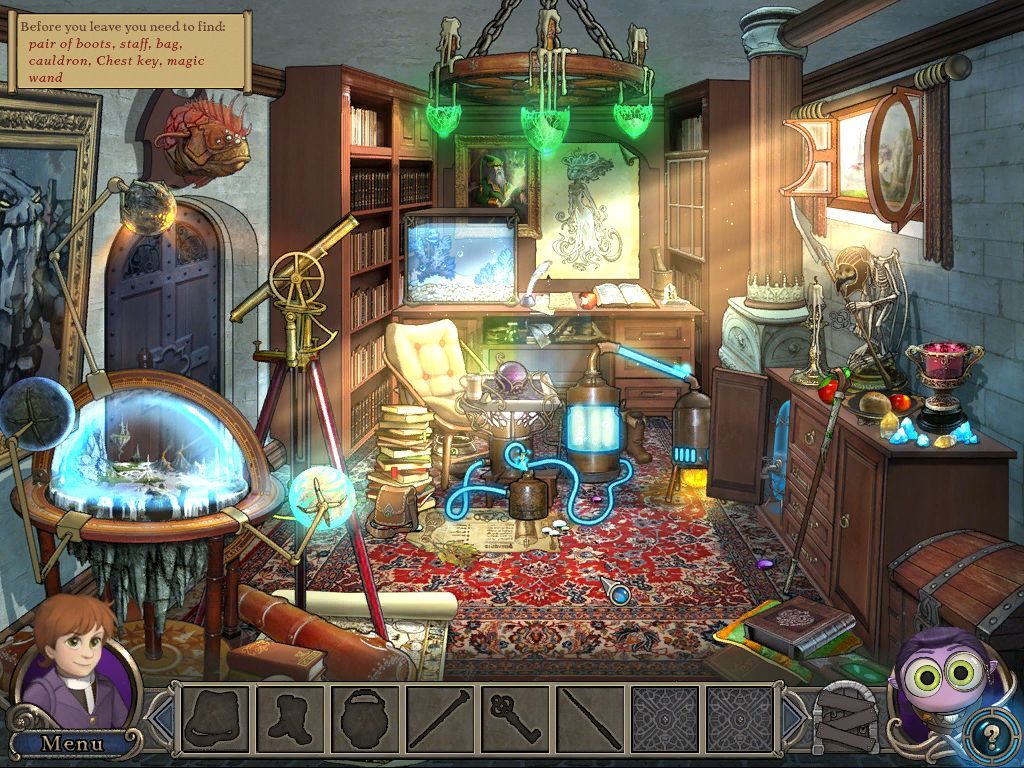Select the bag silhouette slot
The image size is (1024, 768).
(x=216, y=718)
